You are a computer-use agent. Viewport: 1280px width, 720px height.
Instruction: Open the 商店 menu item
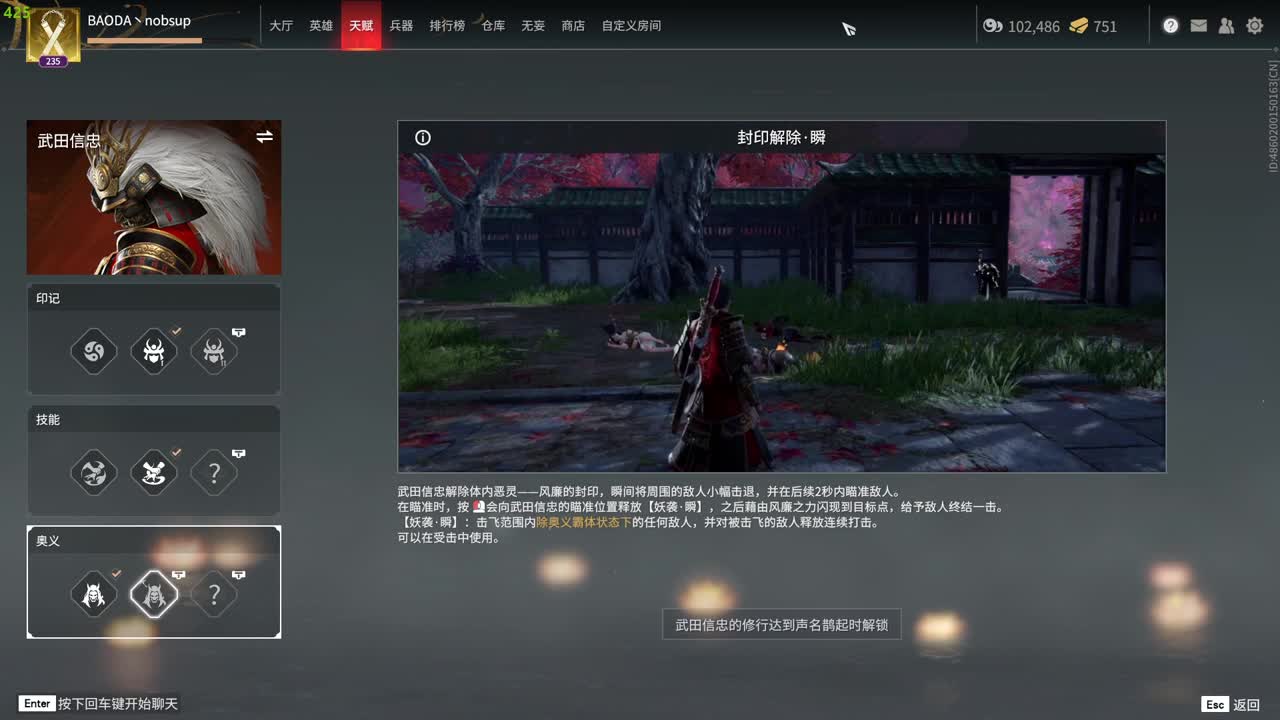click(x=572, y=26)
